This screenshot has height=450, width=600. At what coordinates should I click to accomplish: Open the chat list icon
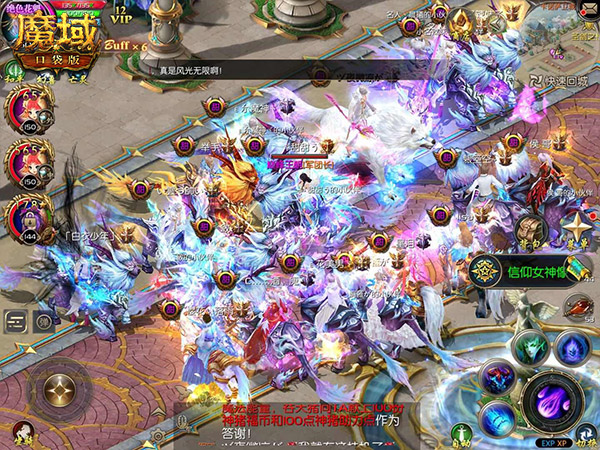(17, 320)
